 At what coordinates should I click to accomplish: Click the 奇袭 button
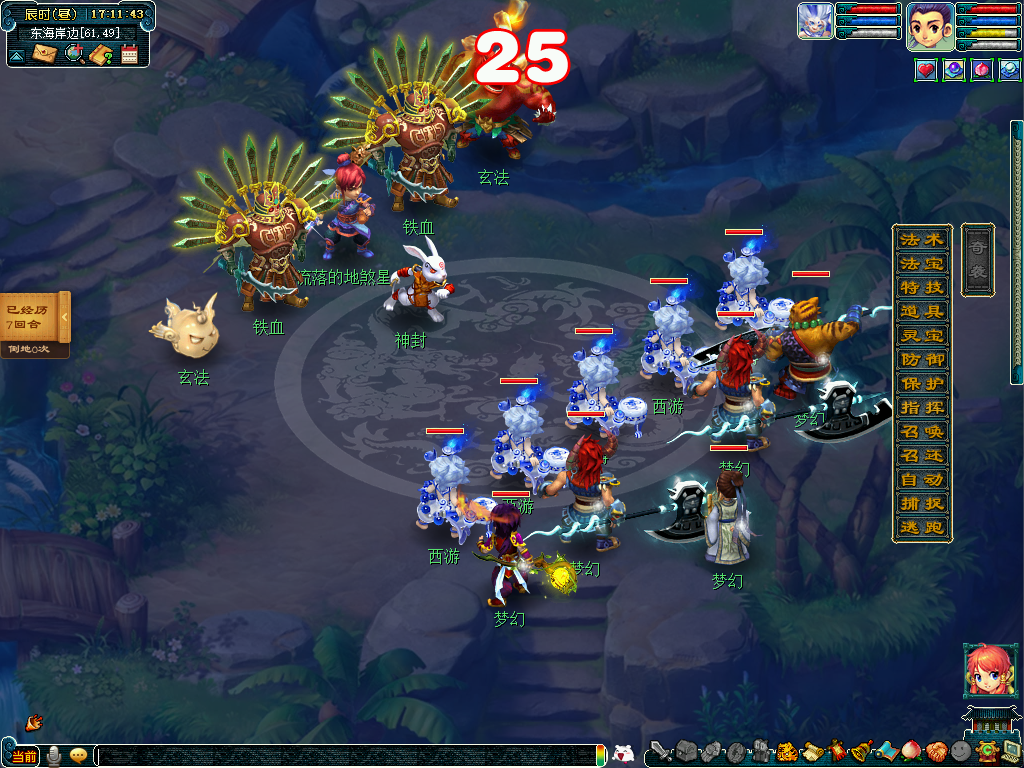[978, 260]
